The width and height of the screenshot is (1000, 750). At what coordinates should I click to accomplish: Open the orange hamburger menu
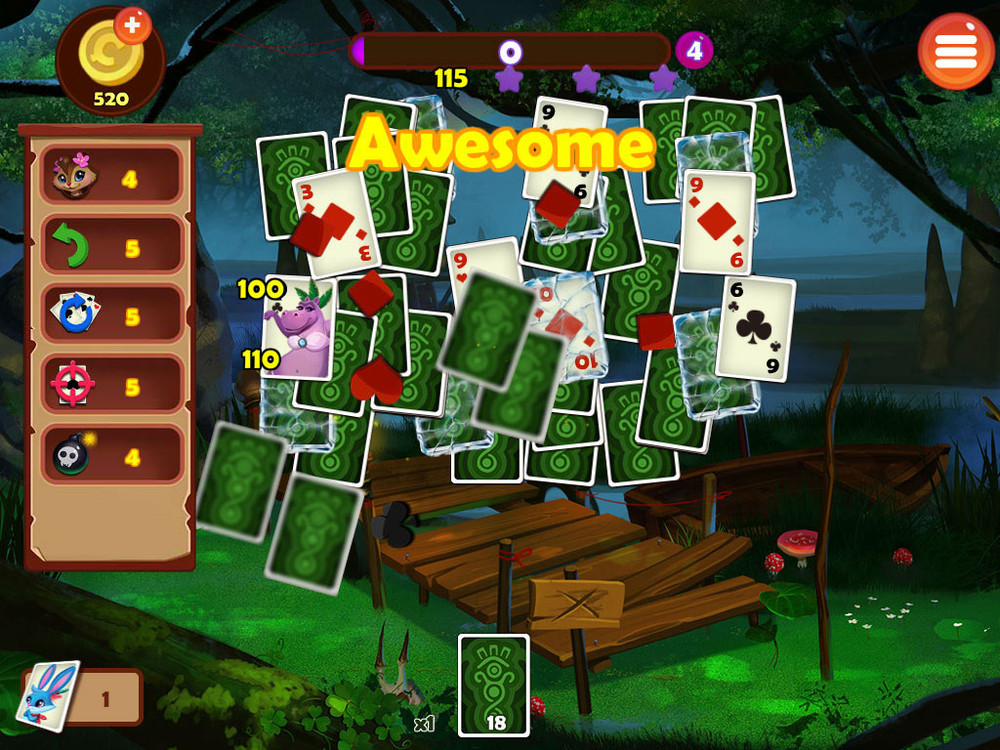click(x=955, y=51)
